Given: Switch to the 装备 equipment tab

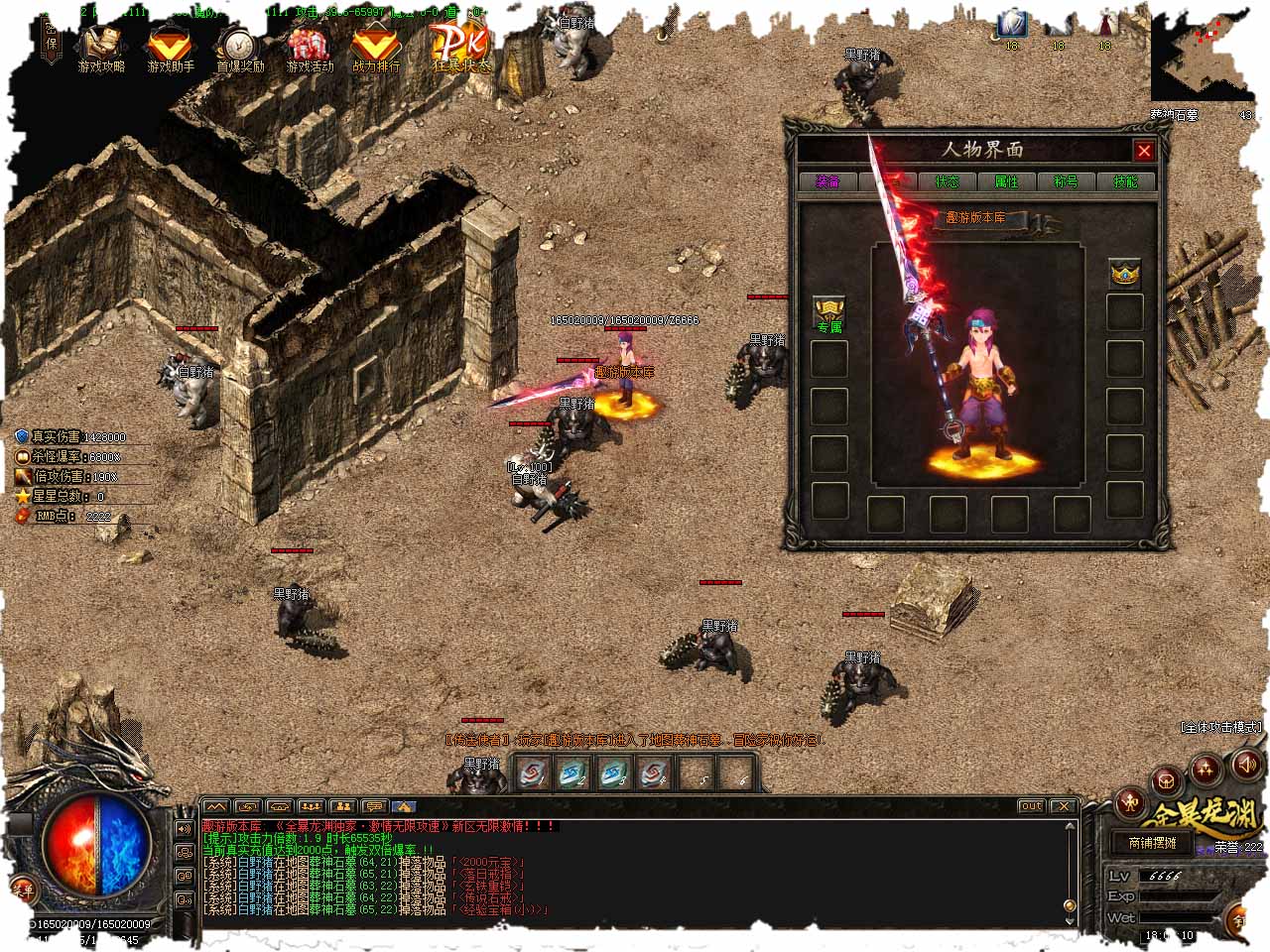Looking at the screenshot, I should (x=827, y=181).
